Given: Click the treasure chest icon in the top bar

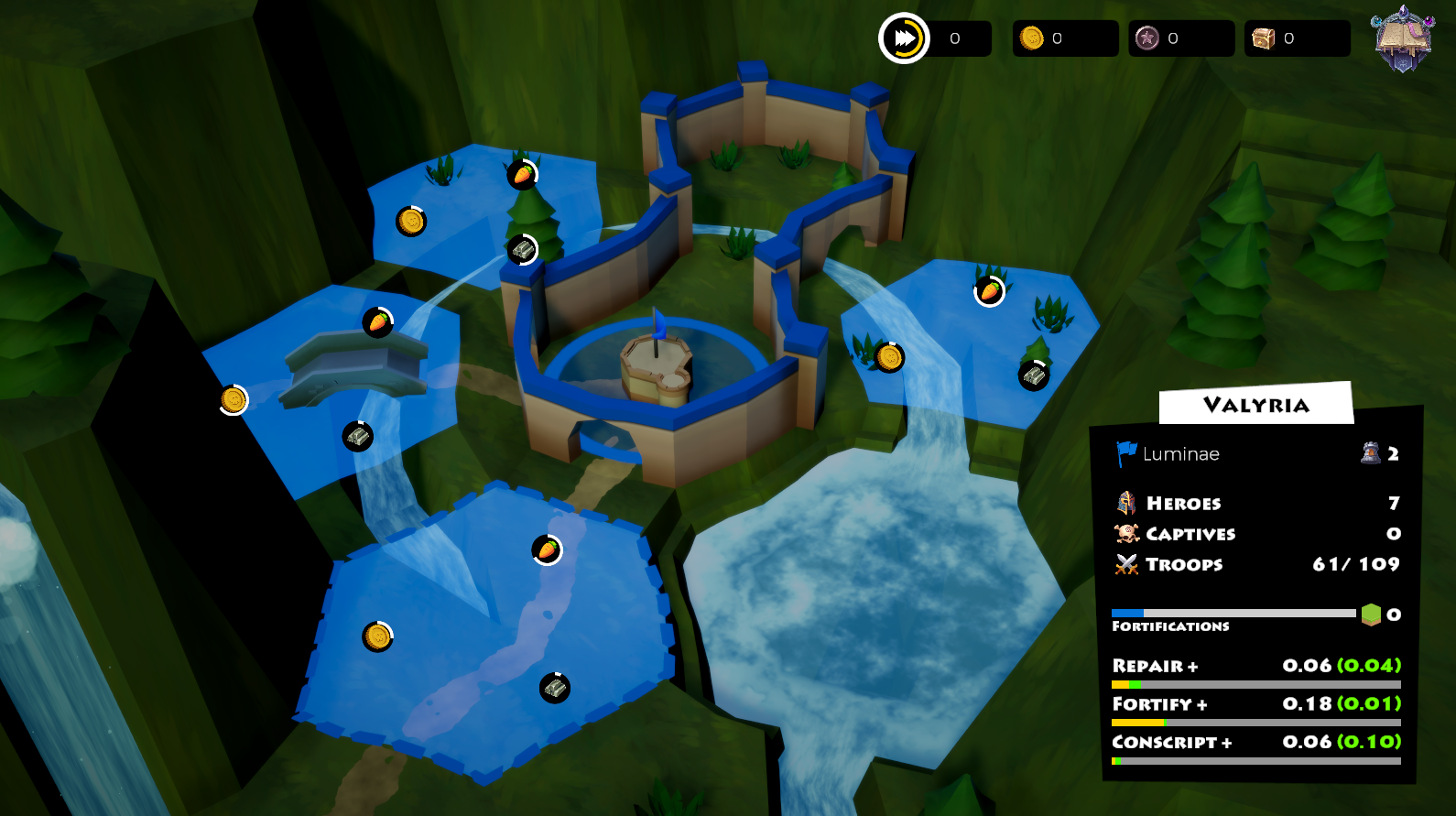Looking at the screenshot, I should [x=1264, y=38].
